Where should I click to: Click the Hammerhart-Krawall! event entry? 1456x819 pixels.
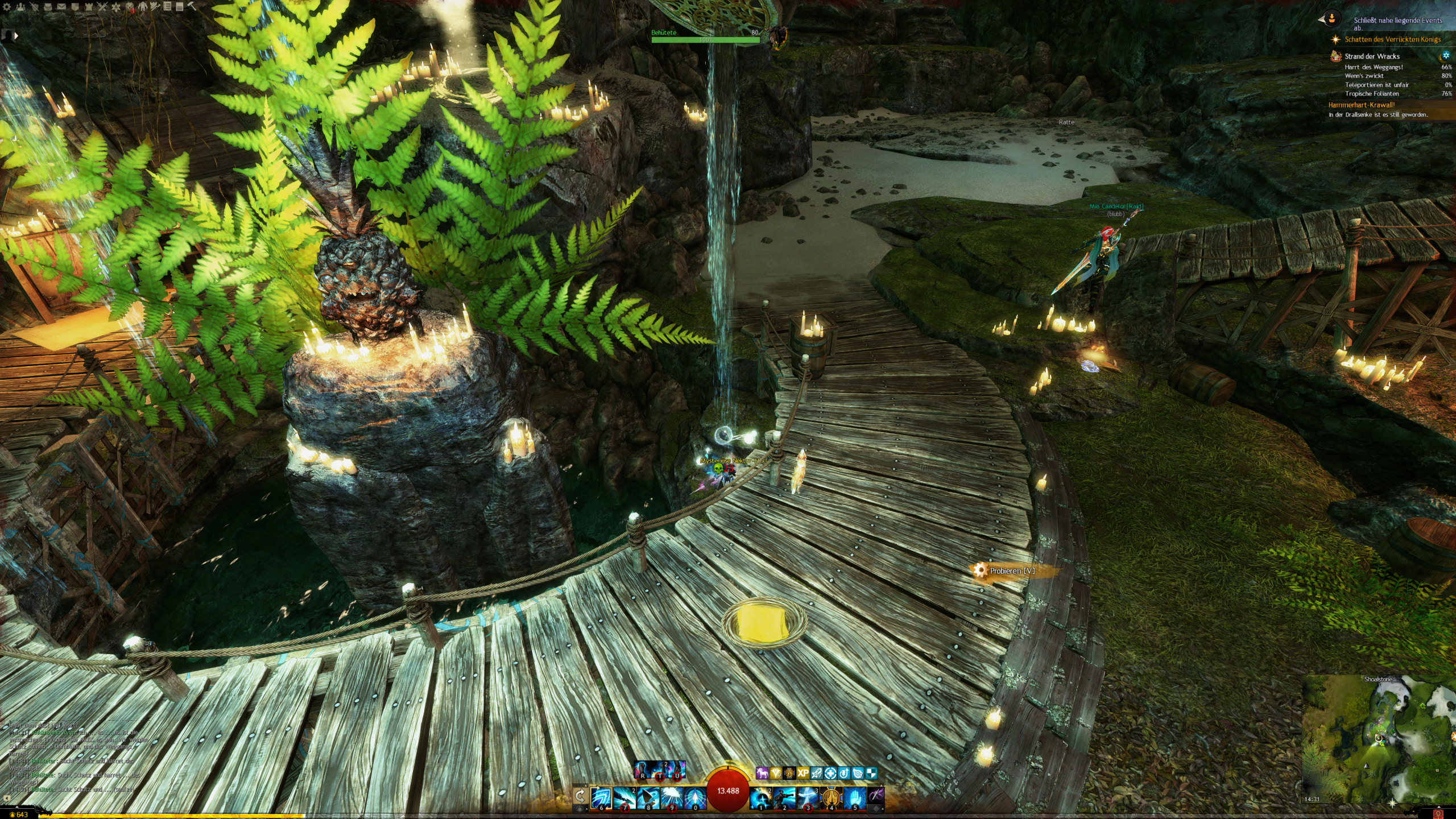[1361, 105]
